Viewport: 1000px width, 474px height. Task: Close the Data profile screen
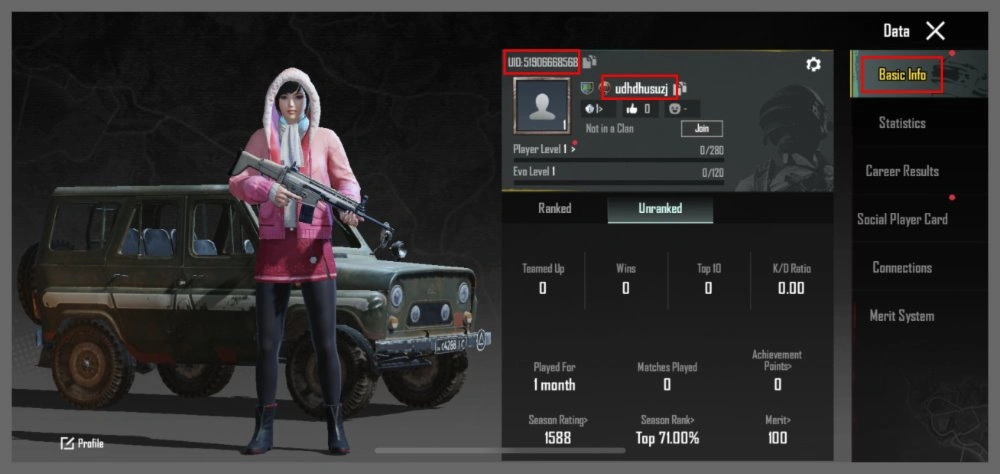tap(935, 31)
